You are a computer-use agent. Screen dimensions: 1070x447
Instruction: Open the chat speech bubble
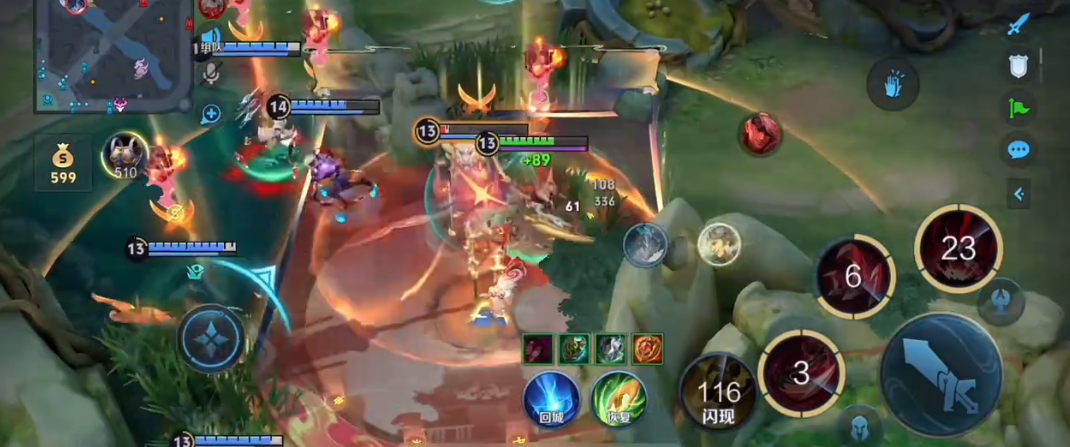click(x=1018, y=150)
